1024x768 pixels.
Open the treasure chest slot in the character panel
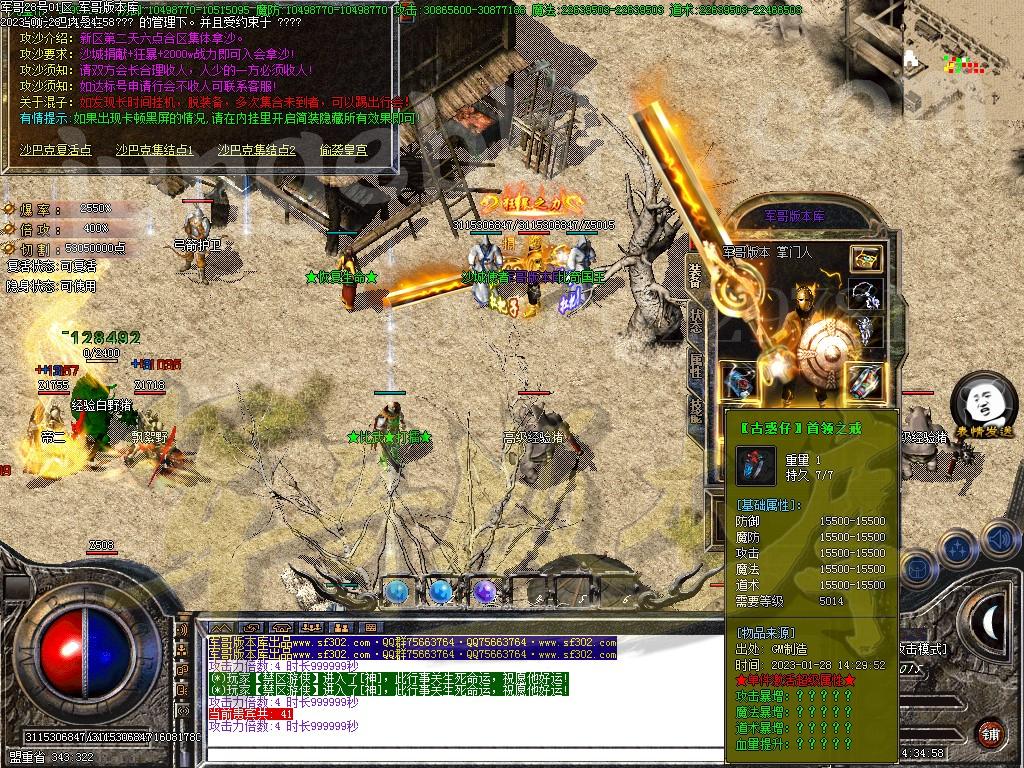[866, 258]
